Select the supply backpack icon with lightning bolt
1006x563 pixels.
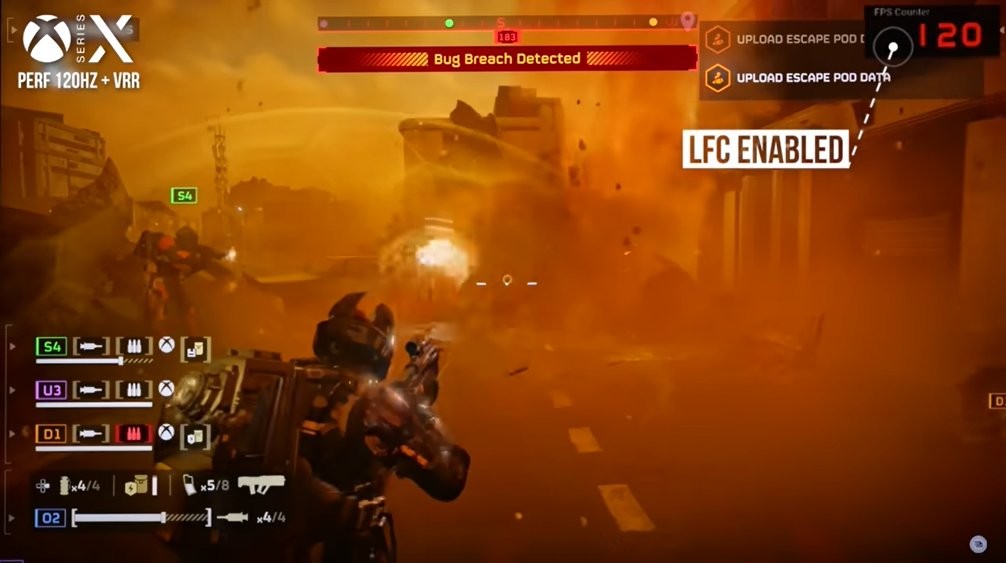pyautogui.click(x=138, y=485)
